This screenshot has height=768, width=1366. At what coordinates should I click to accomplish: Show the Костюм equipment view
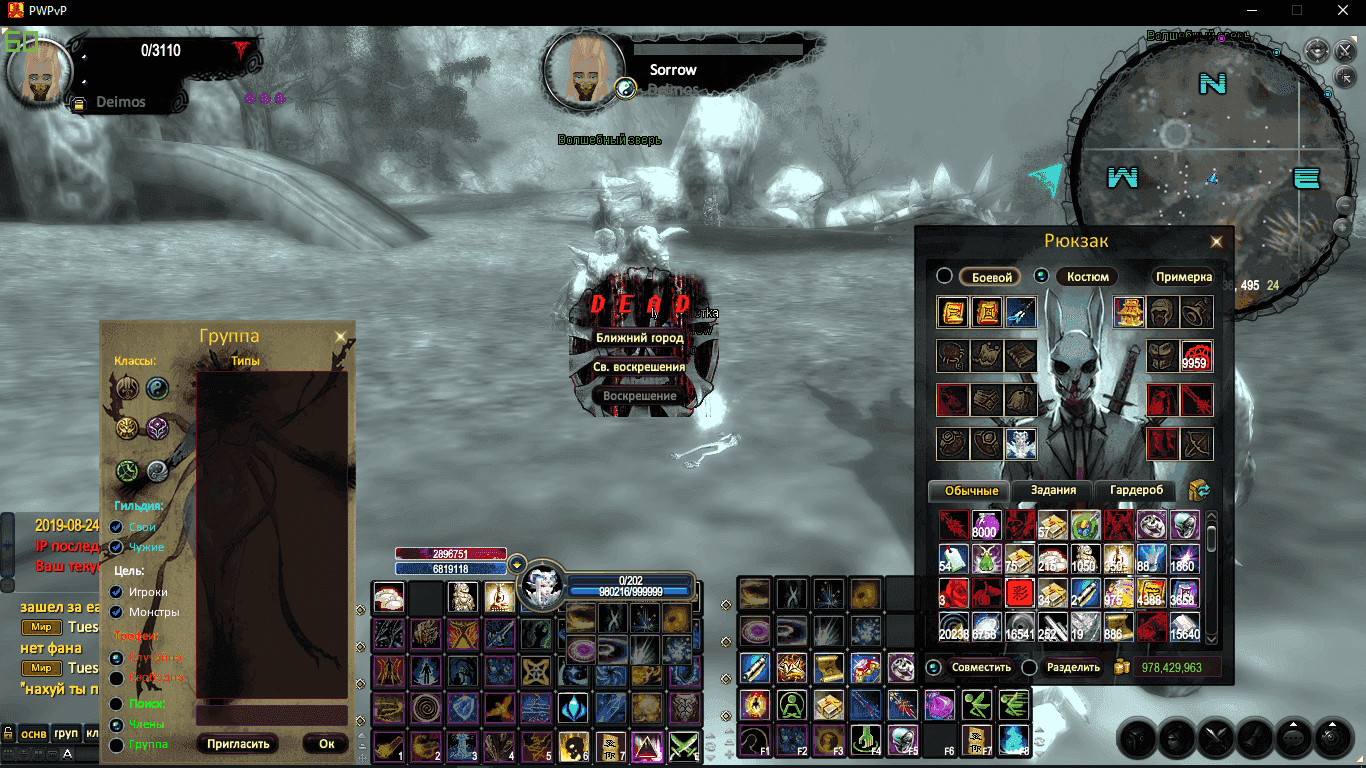pyautogui.click(x=1087, y=277)
